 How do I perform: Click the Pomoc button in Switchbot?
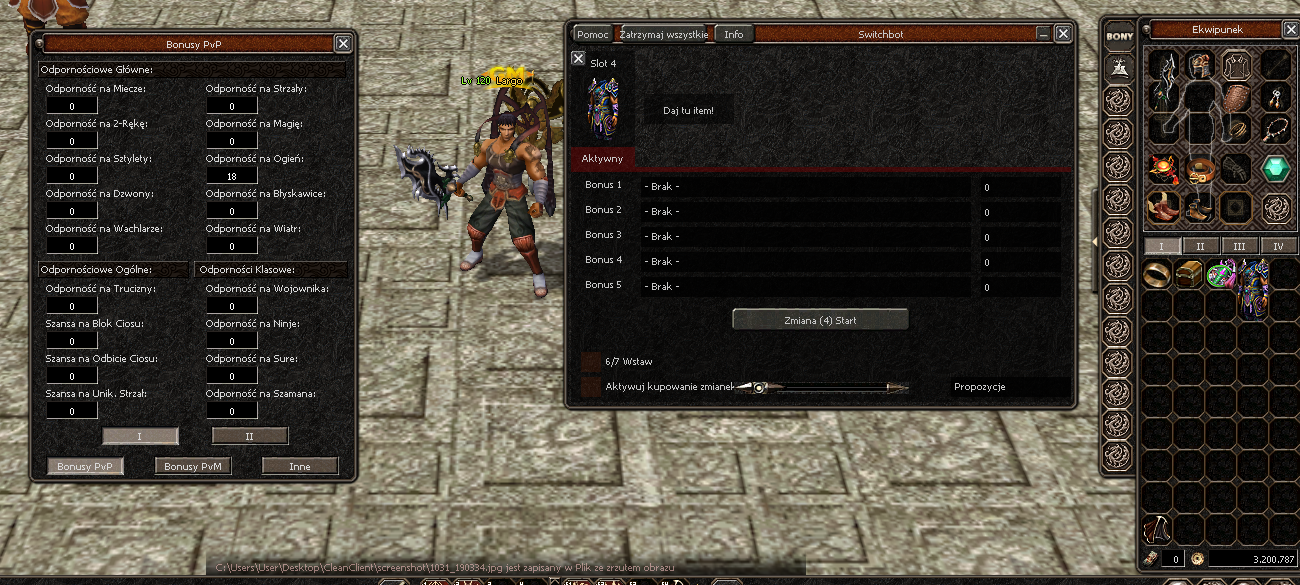click(x=593, y=34)
